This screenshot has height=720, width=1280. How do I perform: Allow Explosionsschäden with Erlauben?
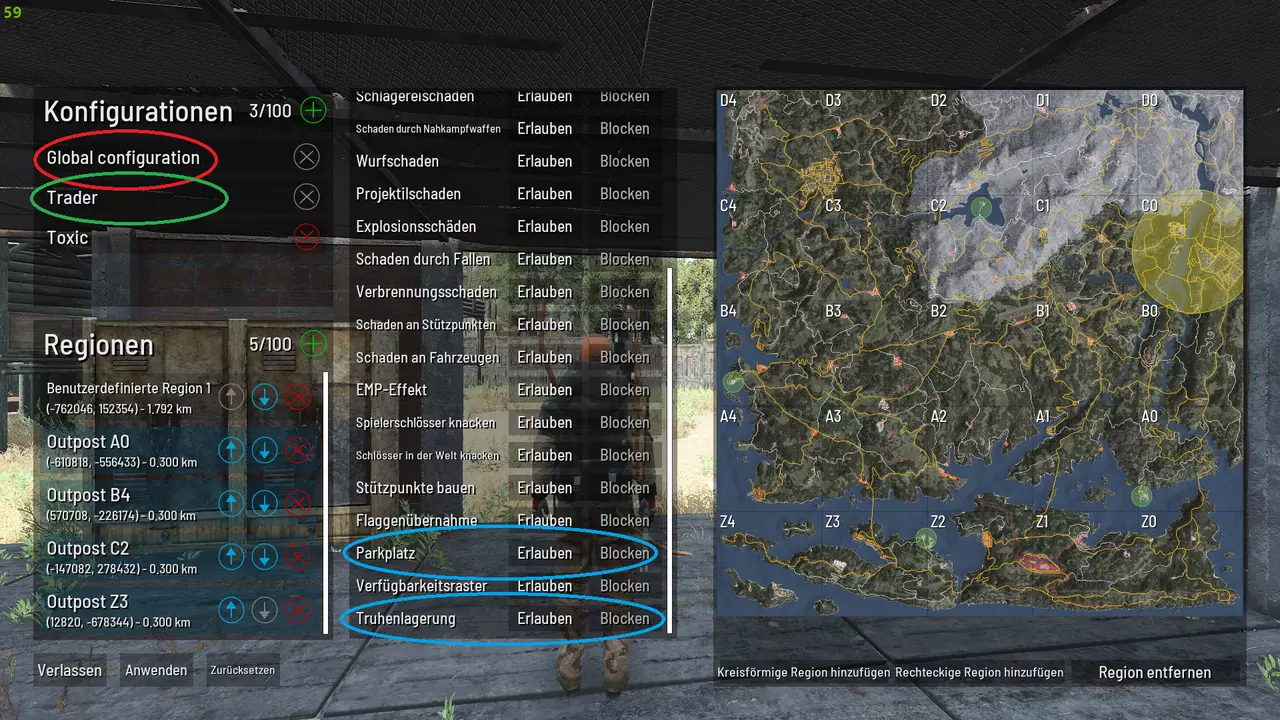544,227
